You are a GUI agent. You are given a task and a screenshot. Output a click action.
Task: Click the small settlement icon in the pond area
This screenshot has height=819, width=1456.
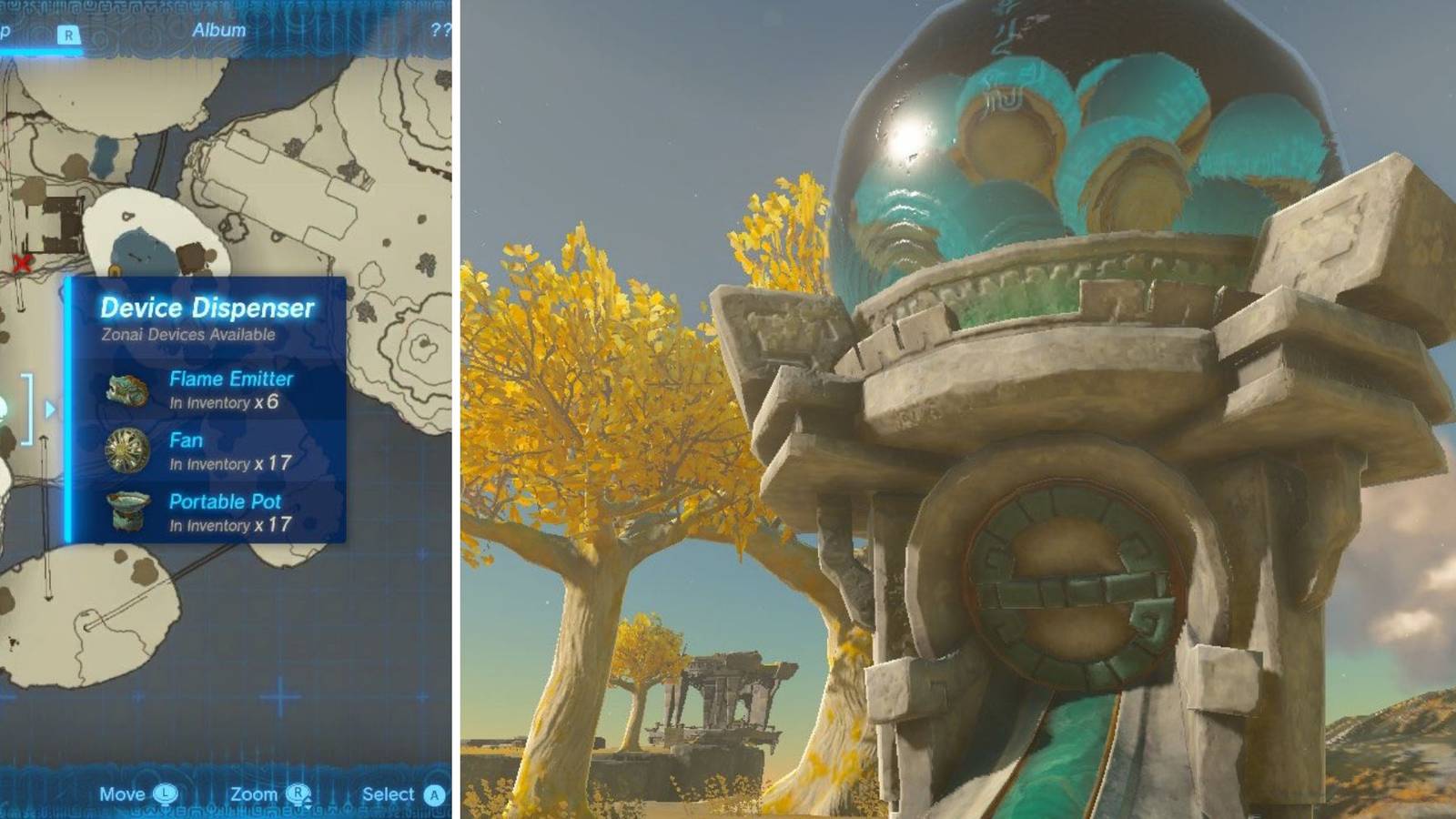point(127,215)
